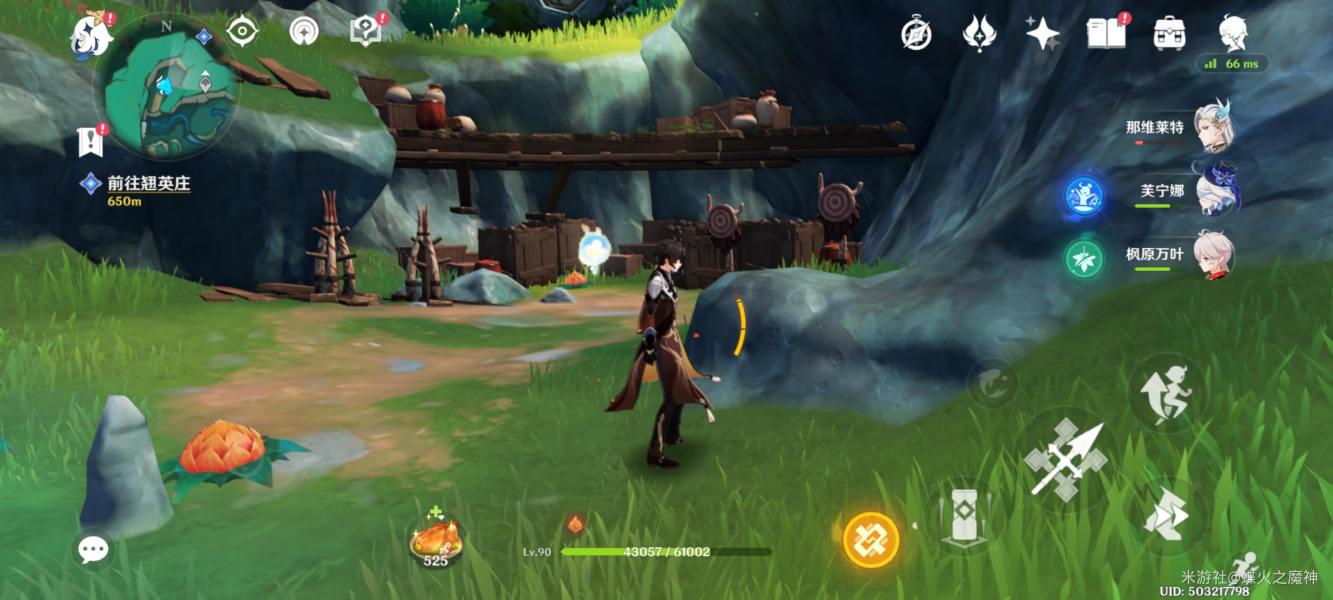Trigger the elemental burst button
This screenshot has height=600, width=1333.
tap(964, 518)
